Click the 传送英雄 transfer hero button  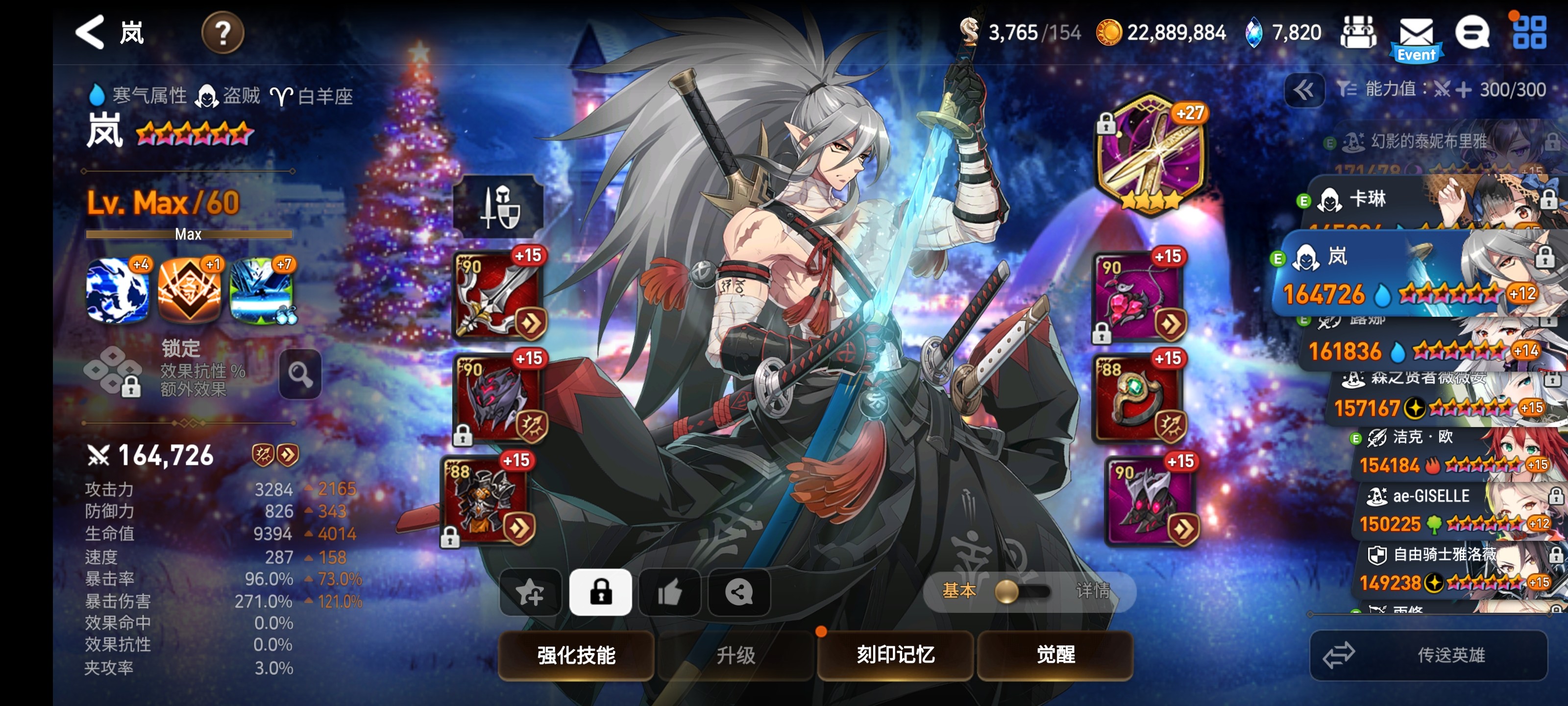(x=1428, y=655)
